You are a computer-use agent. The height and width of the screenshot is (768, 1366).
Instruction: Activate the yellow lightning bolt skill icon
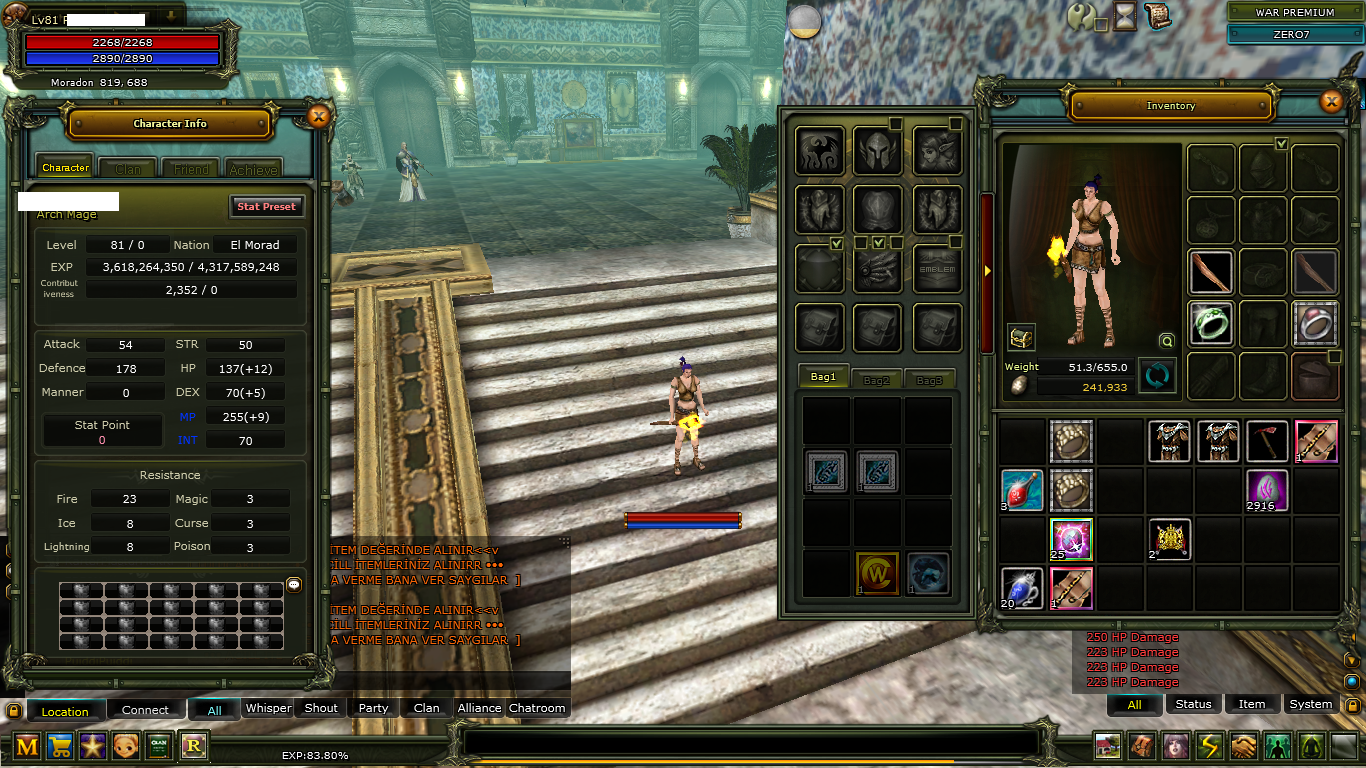[x=1210, y=746]
